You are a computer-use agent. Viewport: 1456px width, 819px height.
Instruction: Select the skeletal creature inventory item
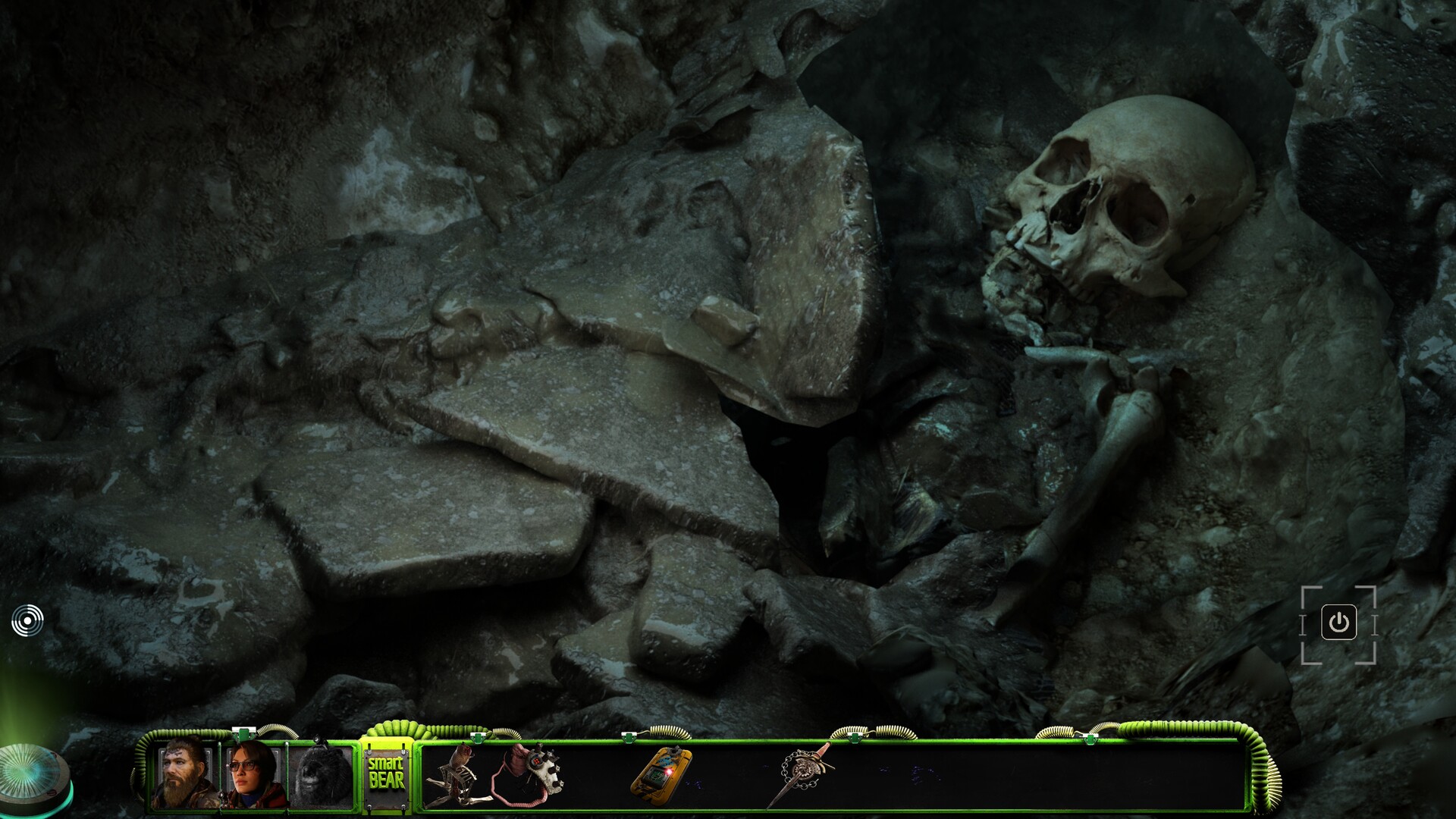454,776
